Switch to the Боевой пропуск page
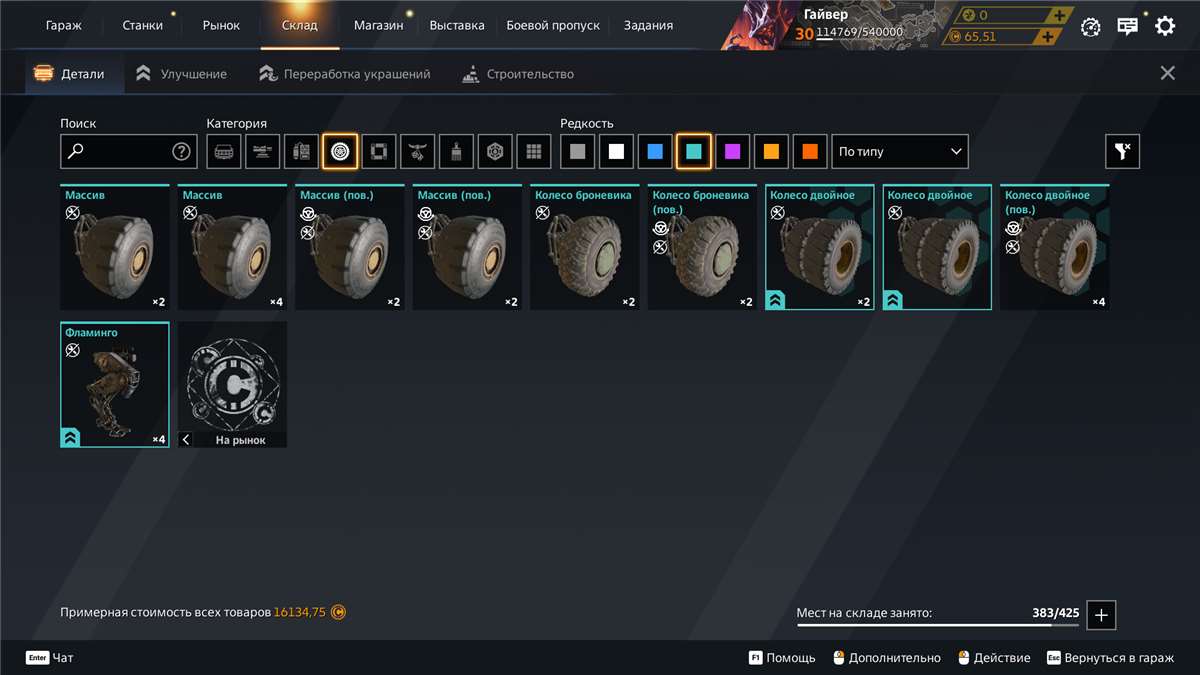Screen dimensions: 1200x675 554,25
